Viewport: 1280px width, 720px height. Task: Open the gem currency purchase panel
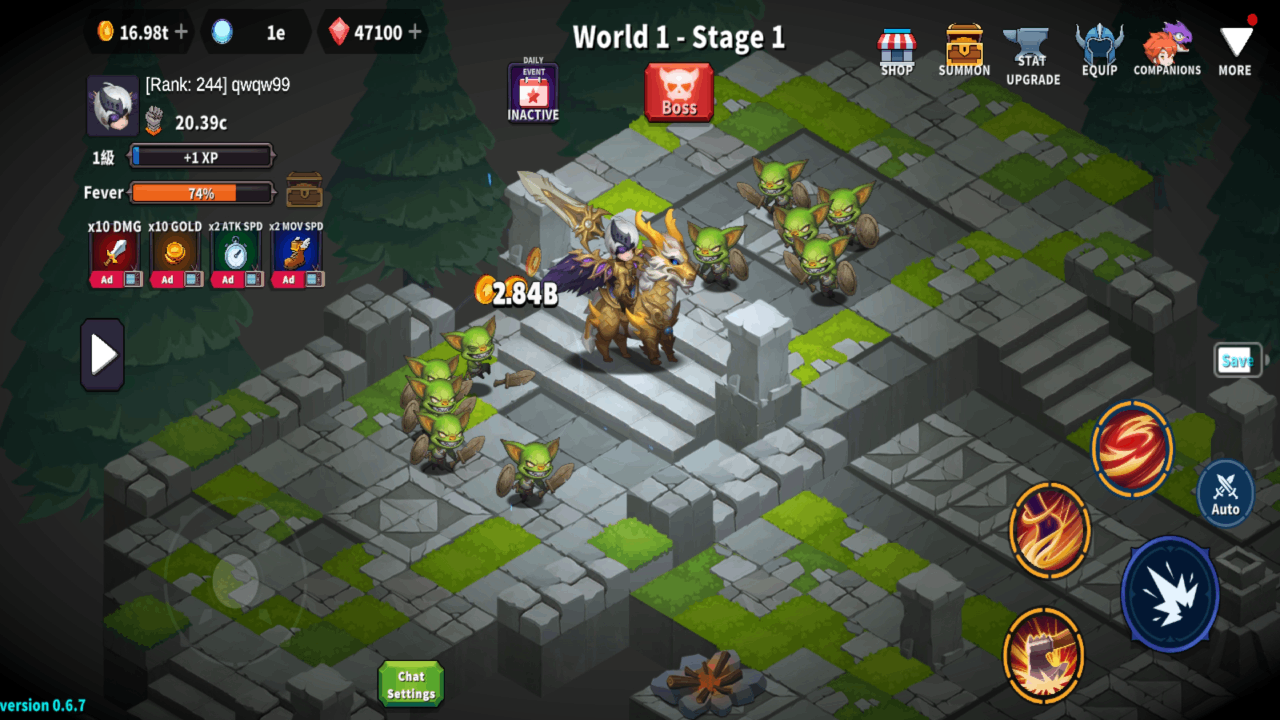click(416, 32)
